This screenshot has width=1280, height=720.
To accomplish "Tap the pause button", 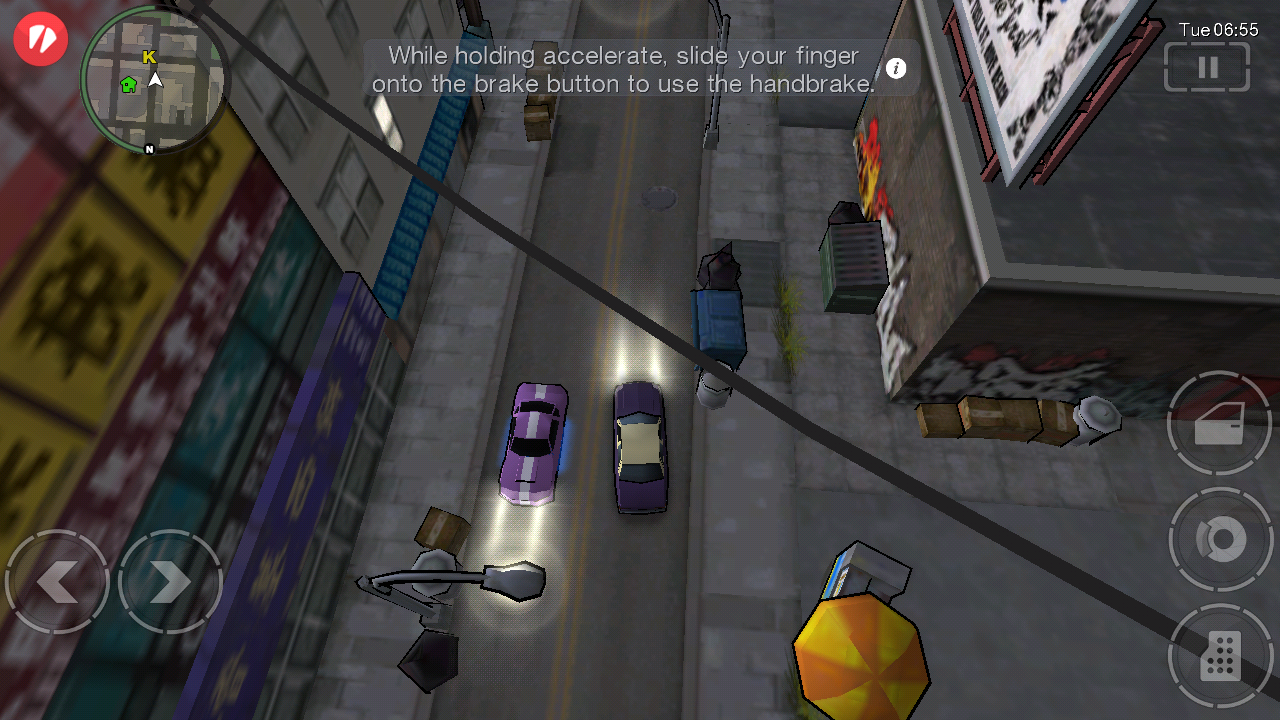I will click(x=1207, y=67).
